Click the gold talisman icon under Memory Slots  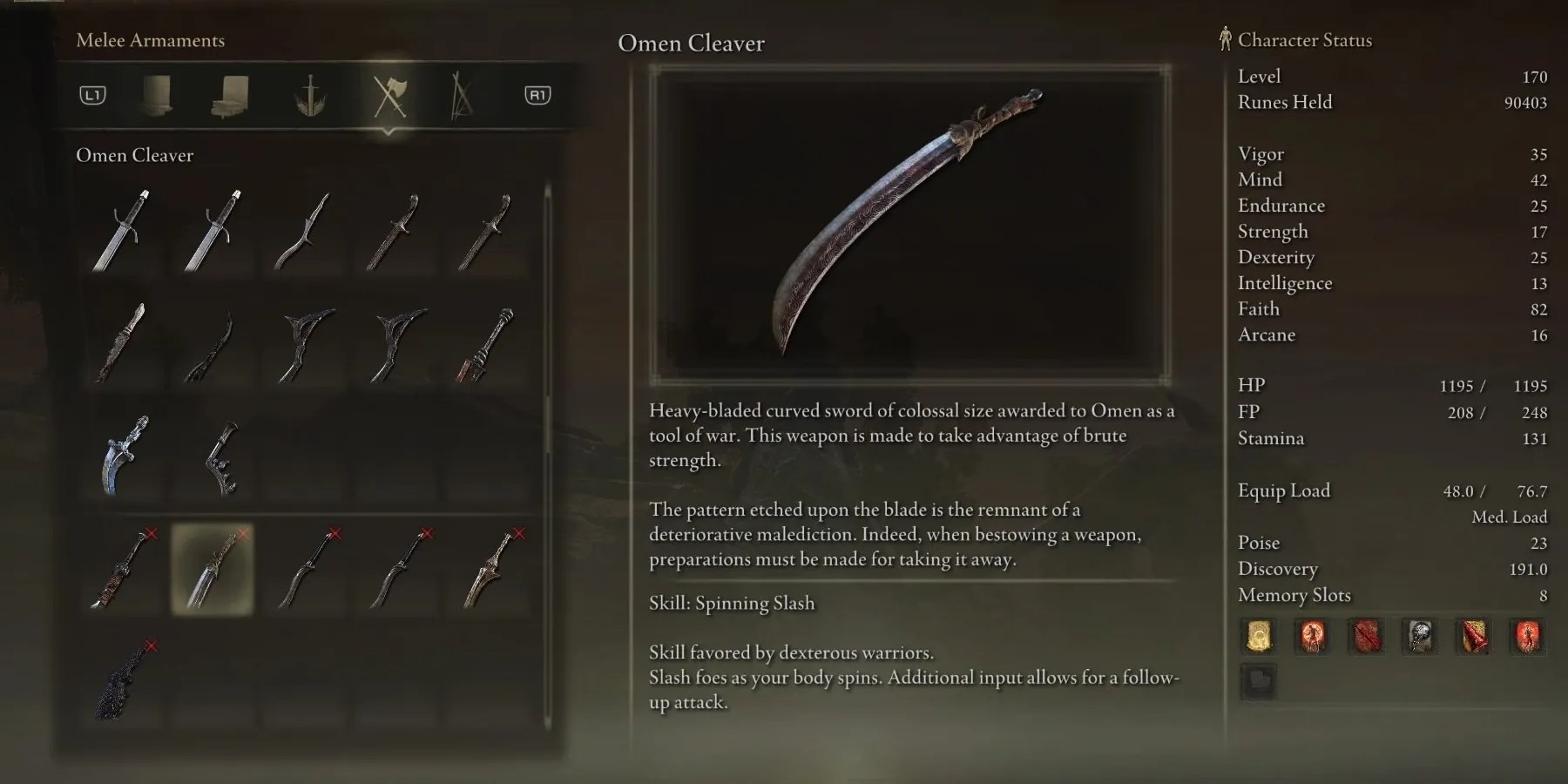1258,637
